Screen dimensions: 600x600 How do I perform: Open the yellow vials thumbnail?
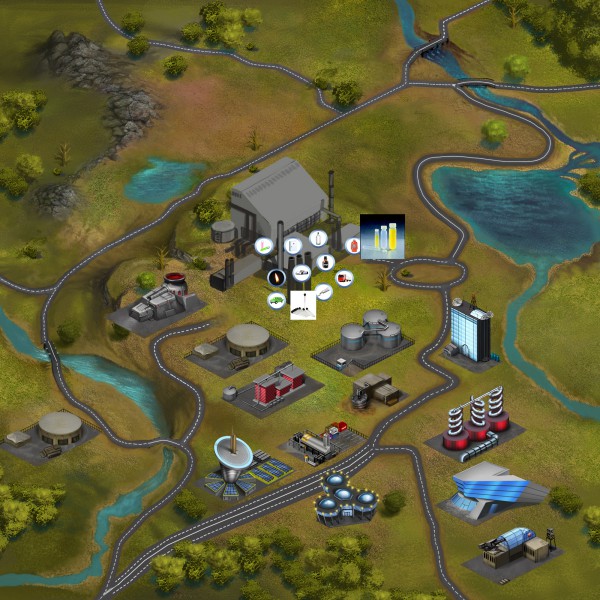point(382,238)
